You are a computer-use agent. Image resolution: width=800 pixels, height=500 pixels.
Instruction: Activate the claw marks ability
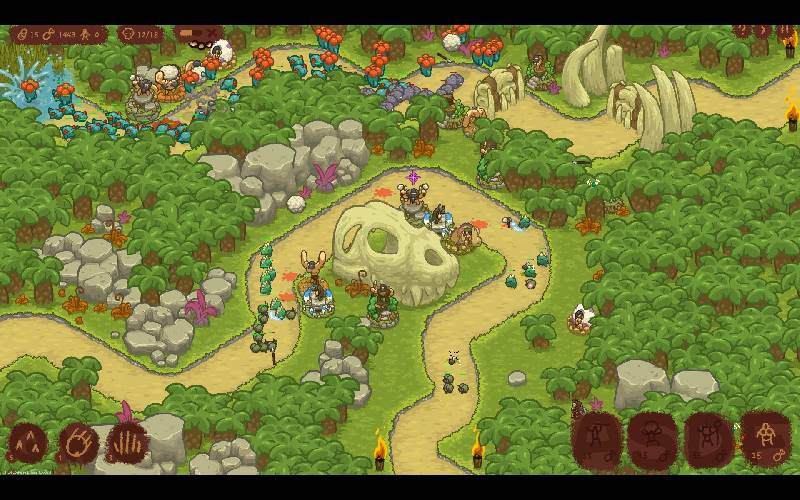click(128, 442)
